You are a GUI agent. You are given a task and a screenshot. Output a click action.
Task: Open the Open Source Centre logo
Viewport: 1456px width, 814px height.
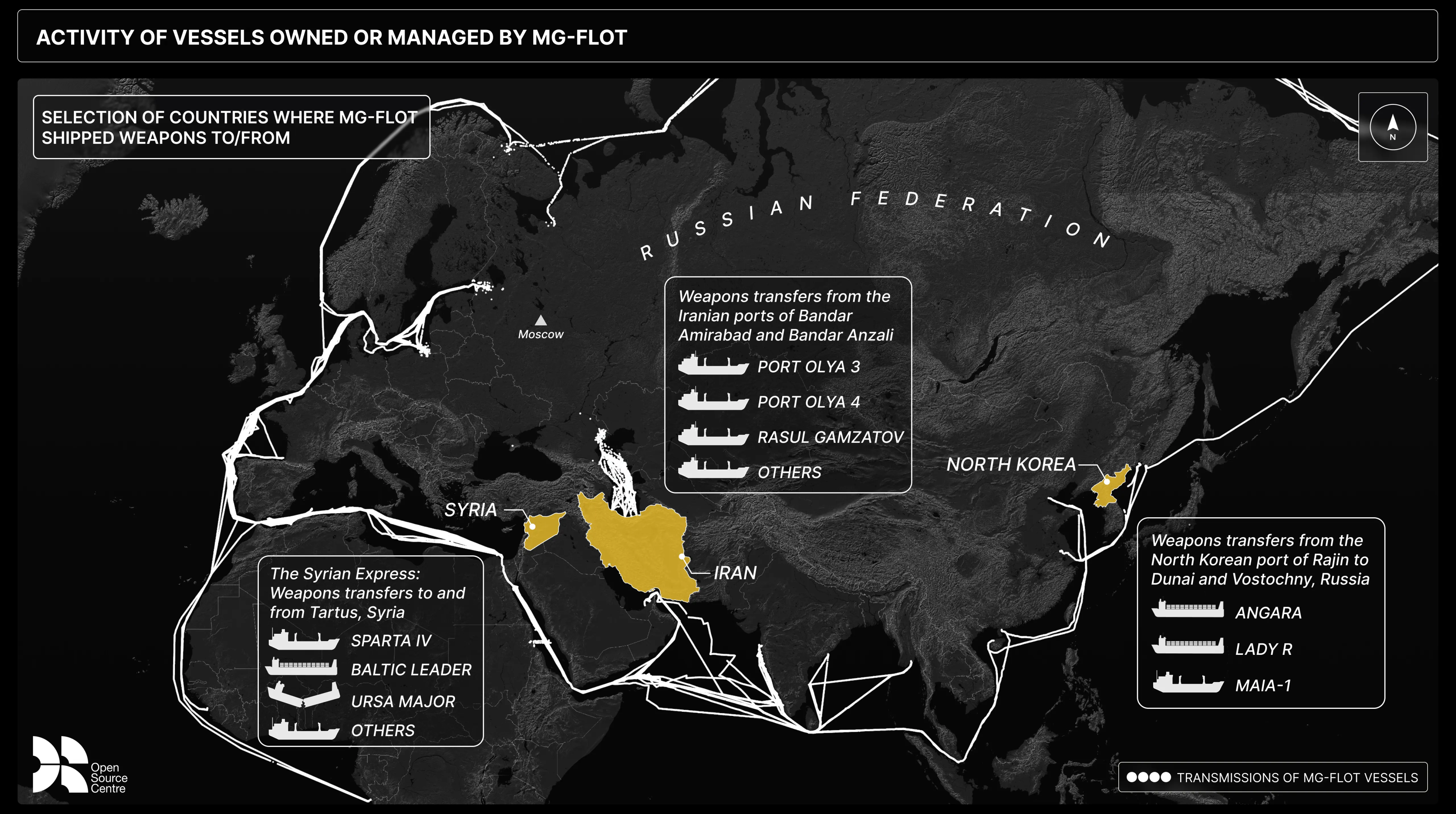point(79,764)
